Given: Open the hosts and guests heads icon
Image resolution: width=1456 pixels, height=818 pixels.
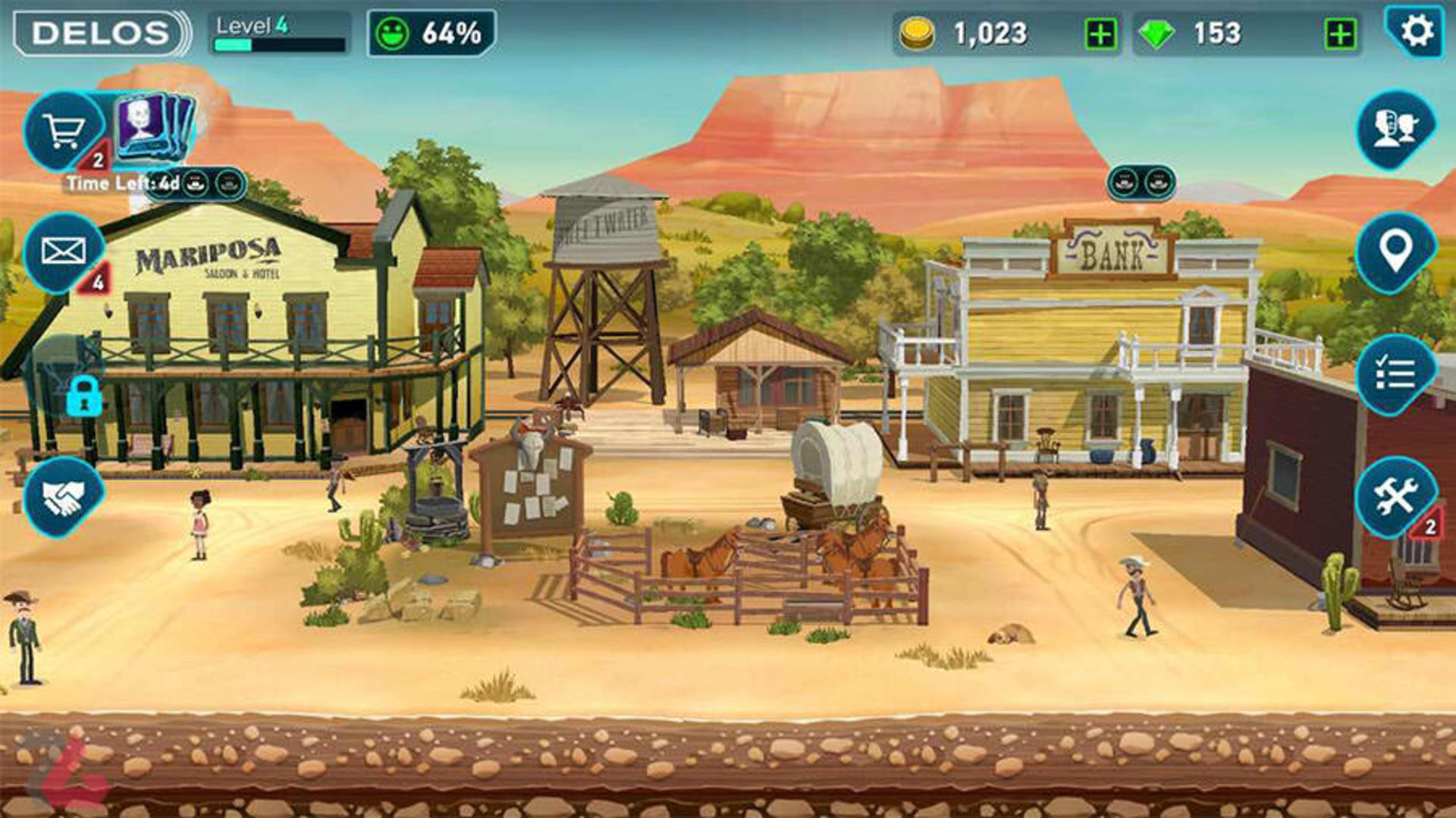Looking at the screenshot, I should click(1395, 127).
